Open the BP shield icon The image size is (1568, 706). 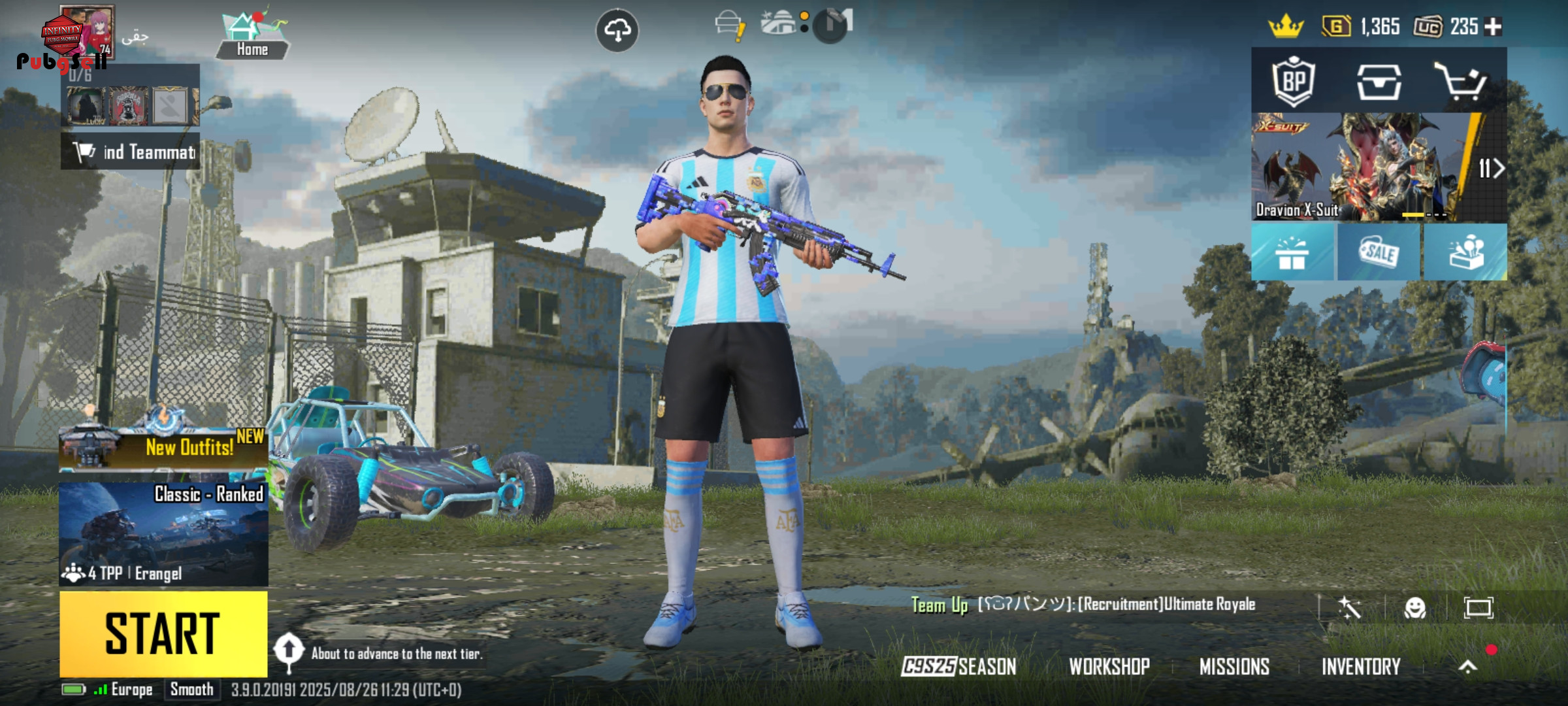point(1294,81)
